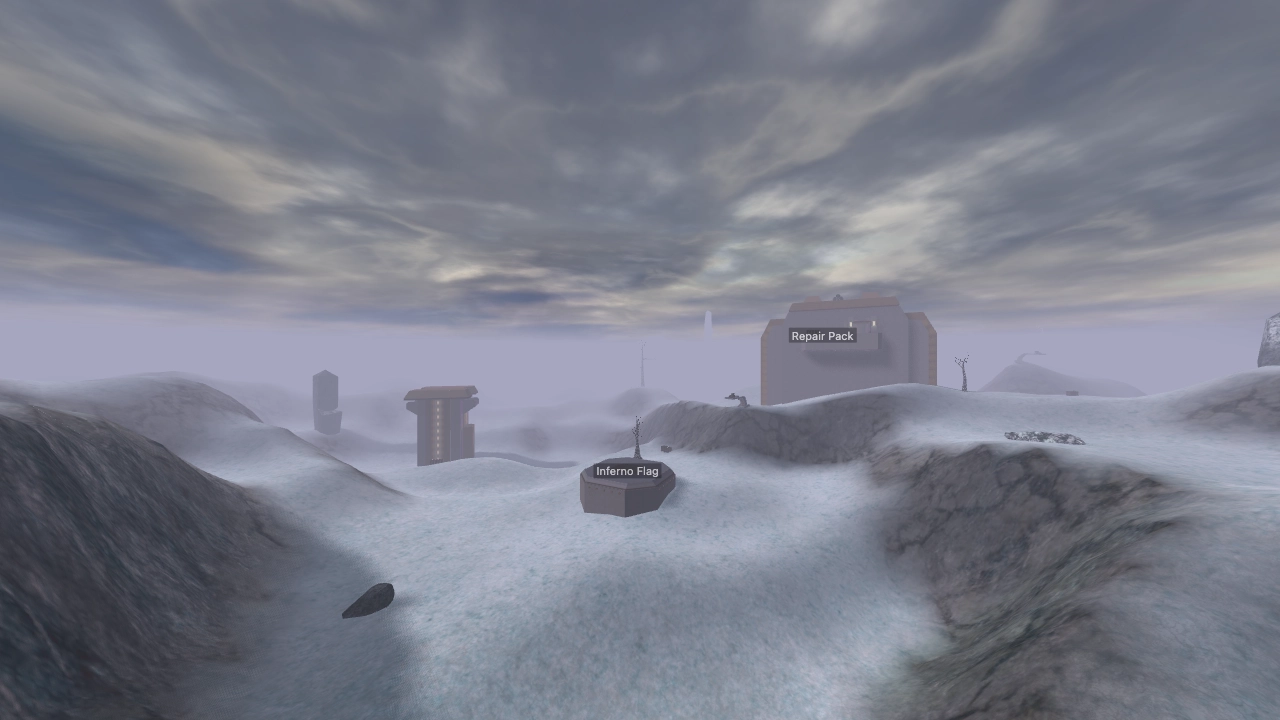Screen dimensions: 1280x720
Task: Click the Repair Pack label
Action: click(823, 335)
